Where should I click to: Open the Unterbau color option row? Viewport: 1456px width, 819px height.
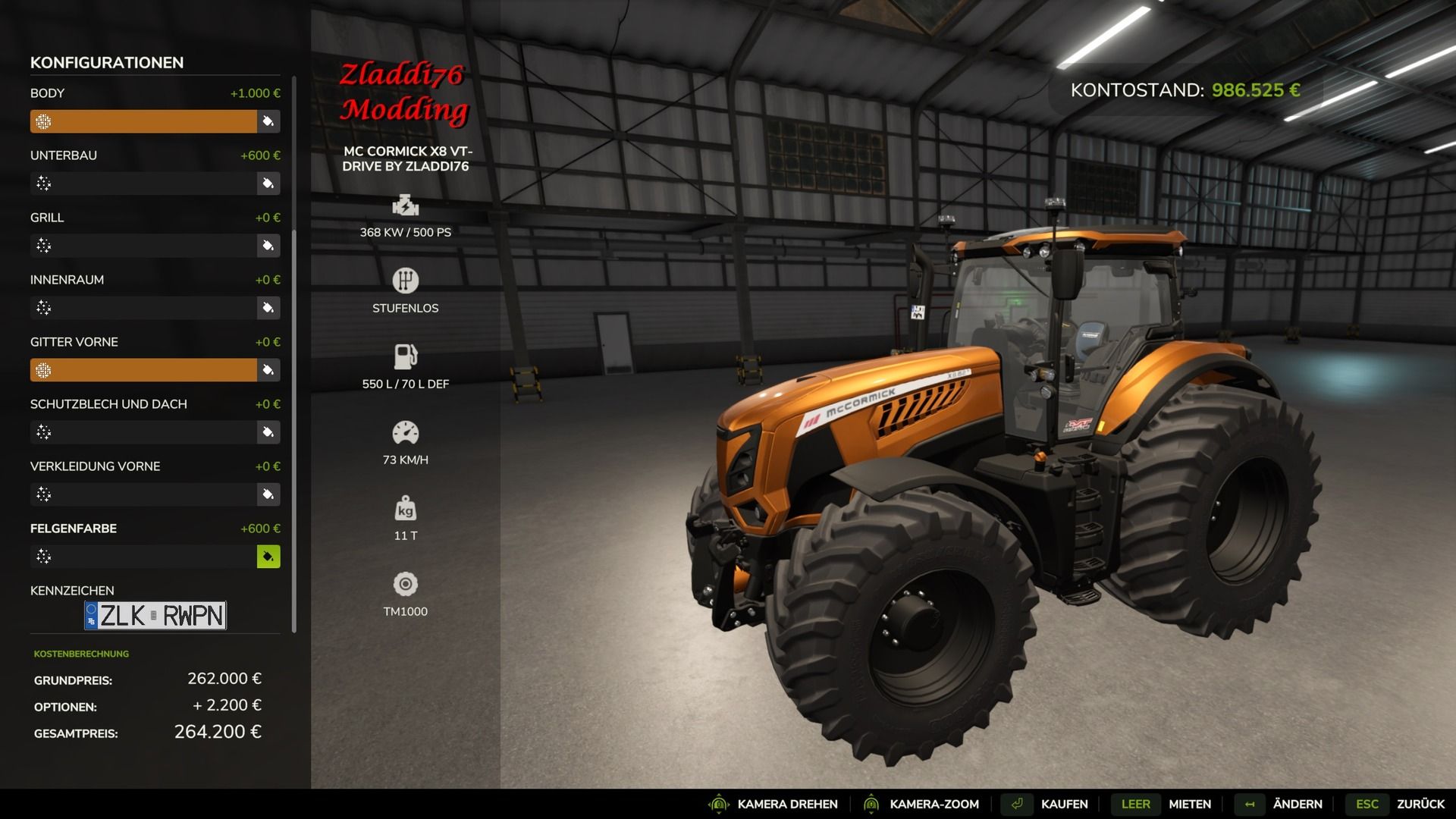tap(143, 184)
